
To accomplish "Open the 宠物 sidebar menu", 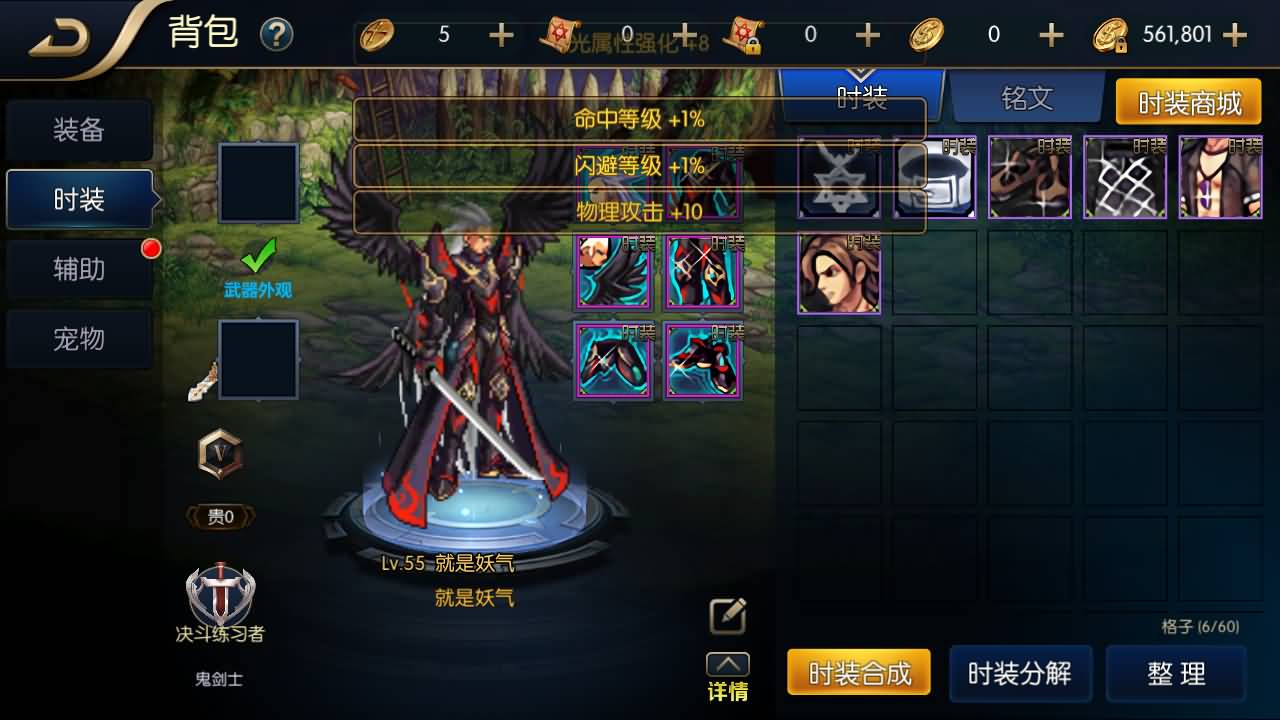I will tap(78, 339).
